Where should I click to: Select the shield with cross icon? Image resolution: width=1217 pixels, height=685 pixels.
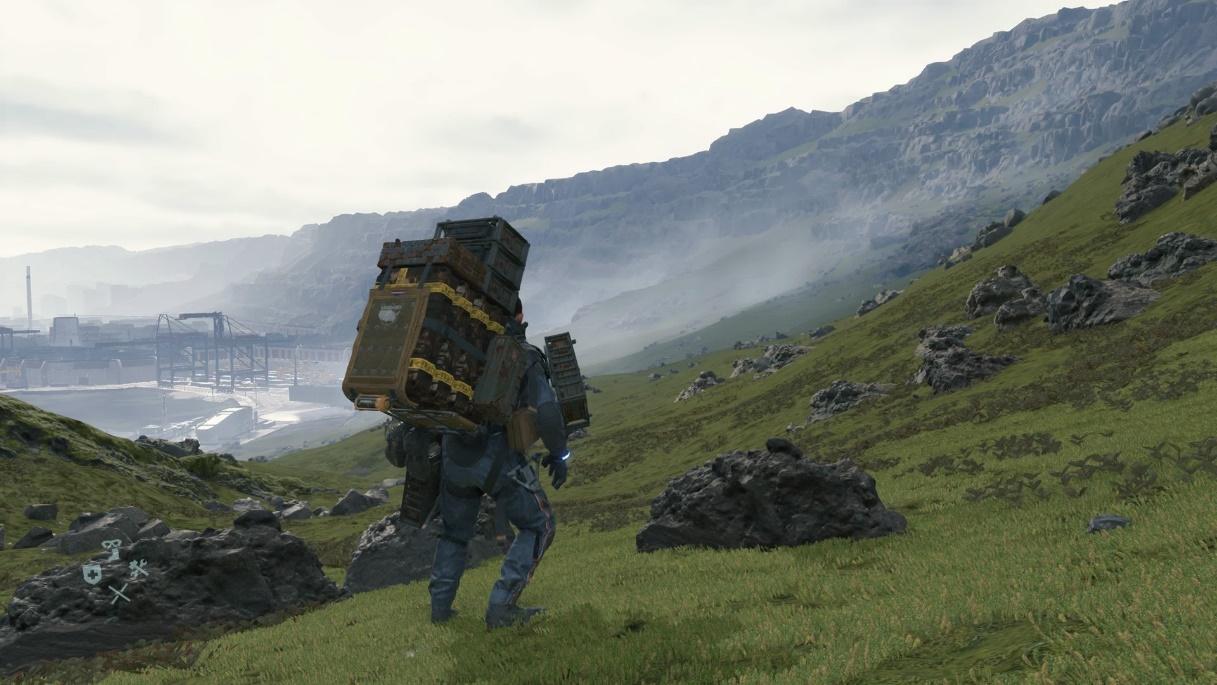click(92, 572)
